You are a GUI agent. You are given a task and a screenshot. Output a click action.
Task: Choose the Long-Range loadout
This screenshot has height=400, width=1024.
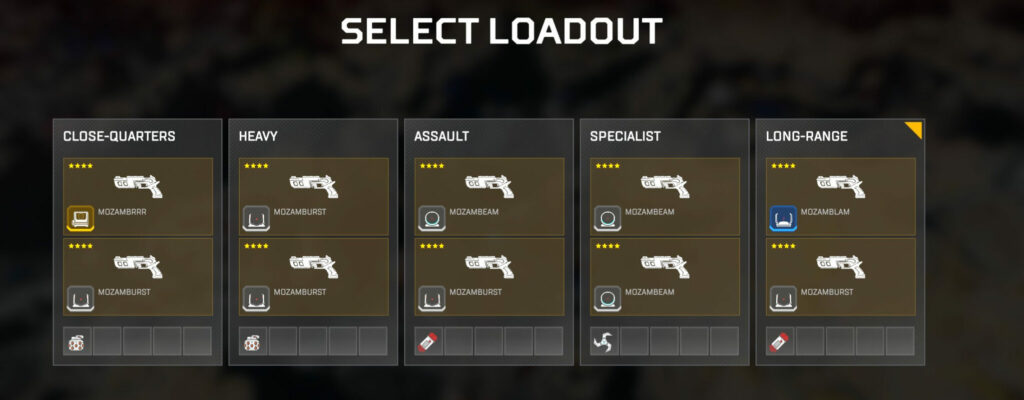pos(840,136)
